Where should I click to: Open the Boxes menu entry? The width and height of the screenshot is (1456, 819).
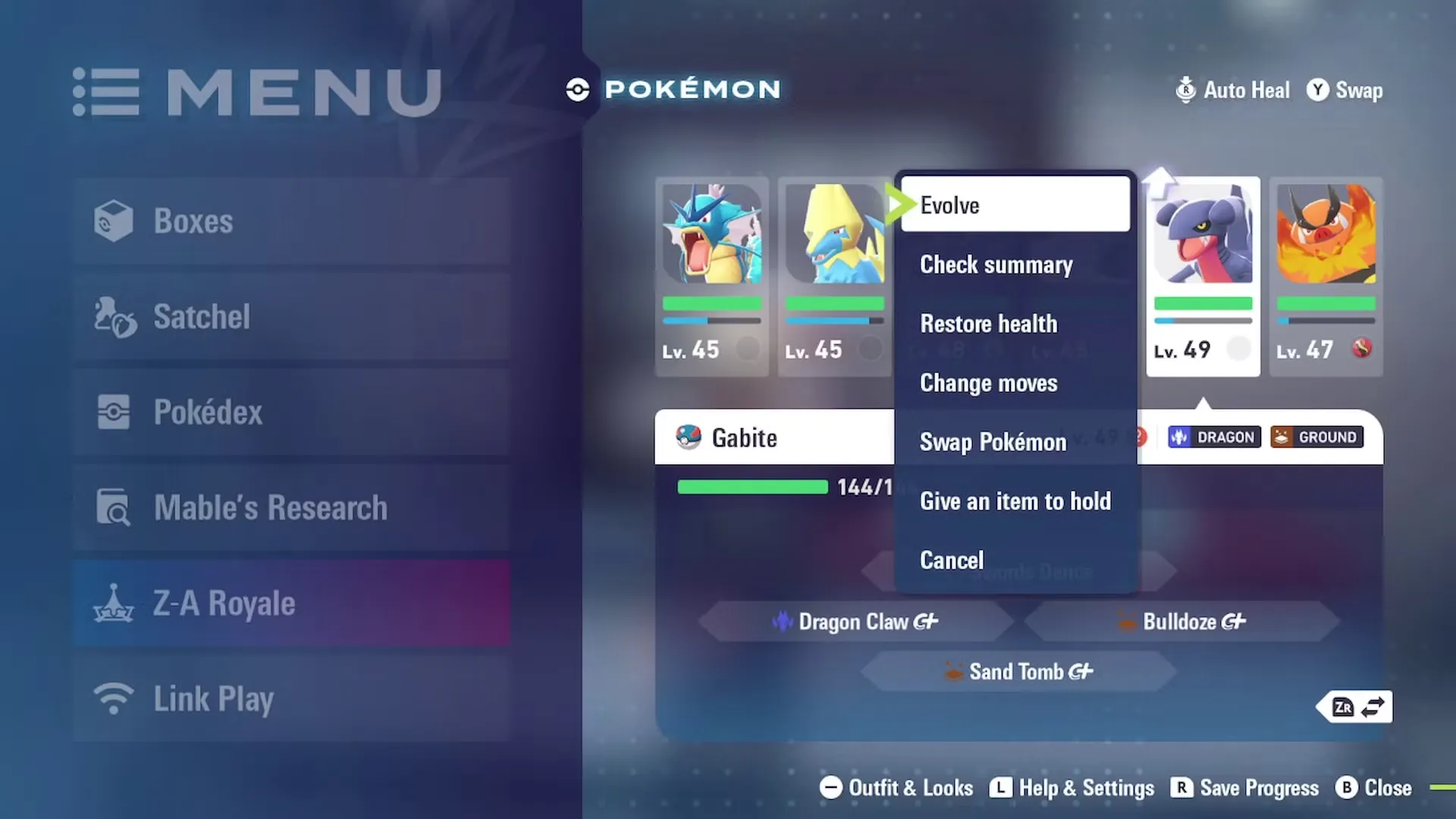coord(292,221)
